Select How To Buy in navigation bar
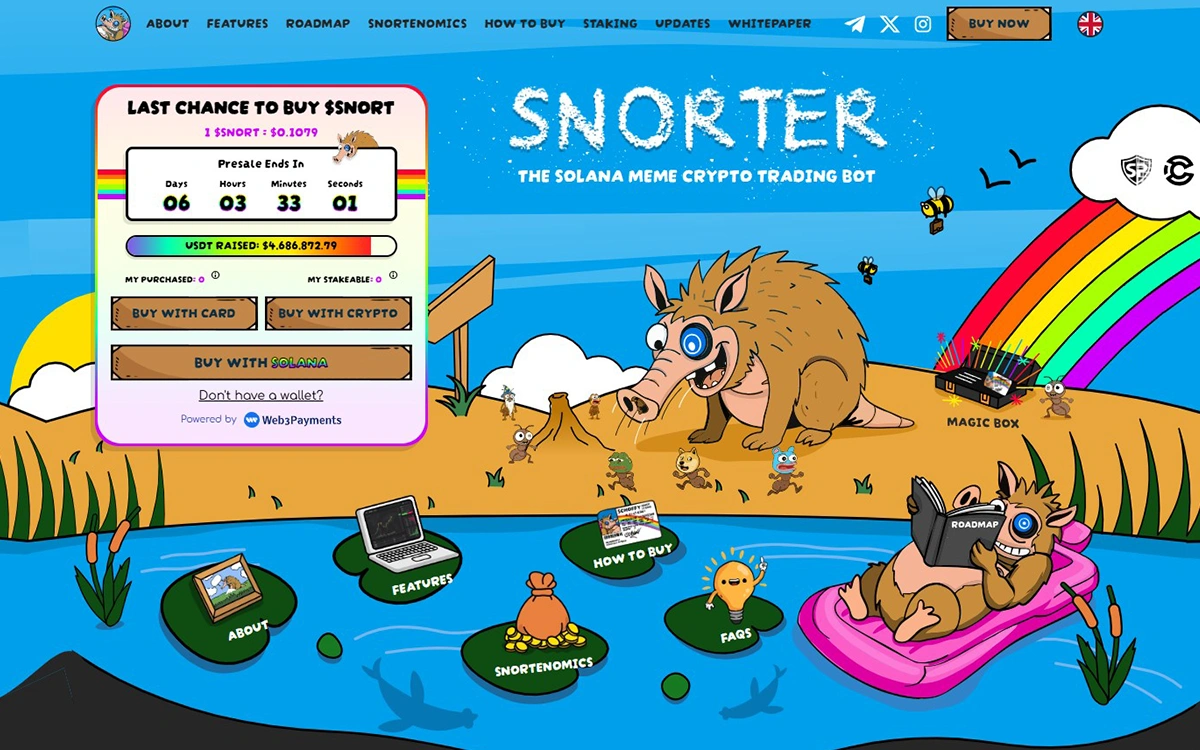The width and height of the screenshot is (1200, 750). coord(524,23)
